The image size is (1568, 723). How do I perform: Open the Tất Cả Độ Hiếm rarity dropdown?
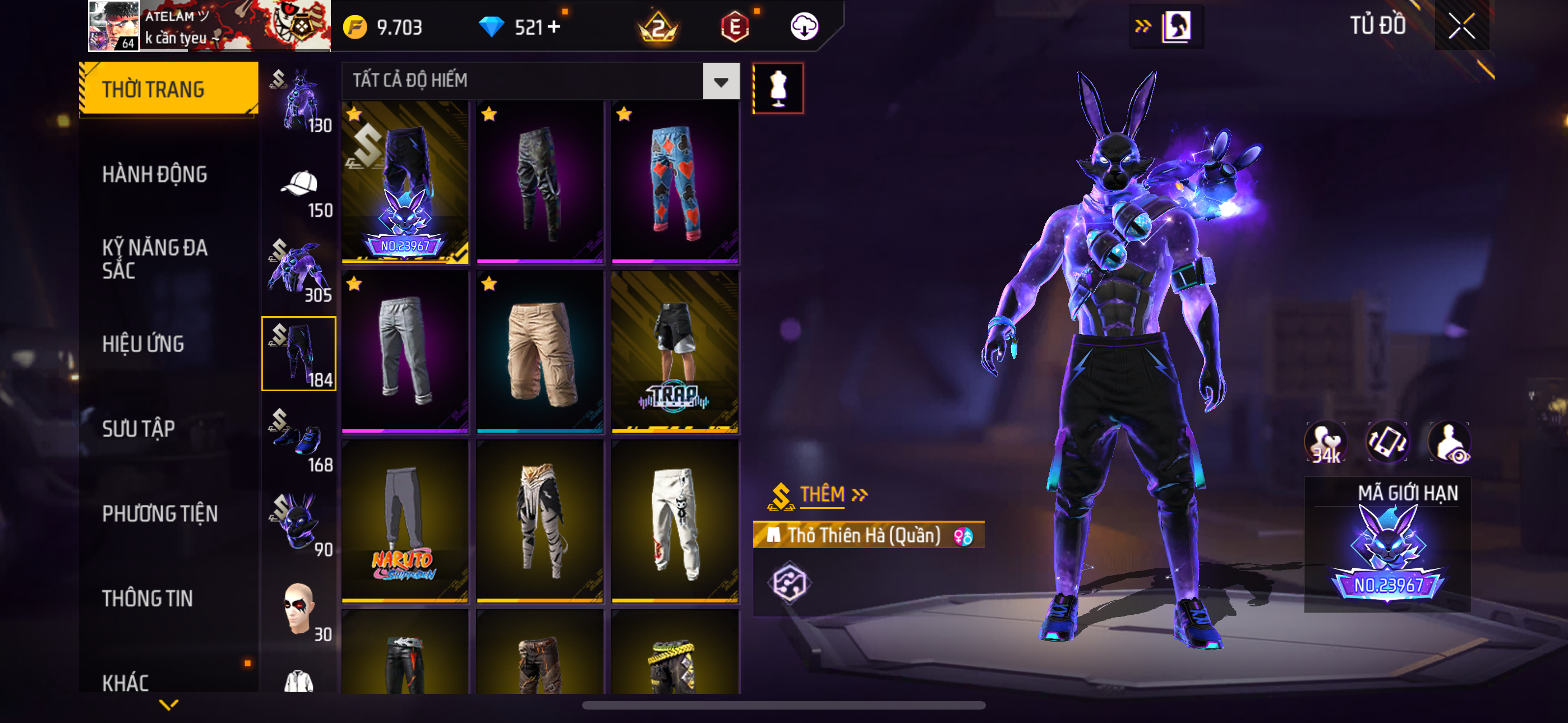[x=721, y=81]
